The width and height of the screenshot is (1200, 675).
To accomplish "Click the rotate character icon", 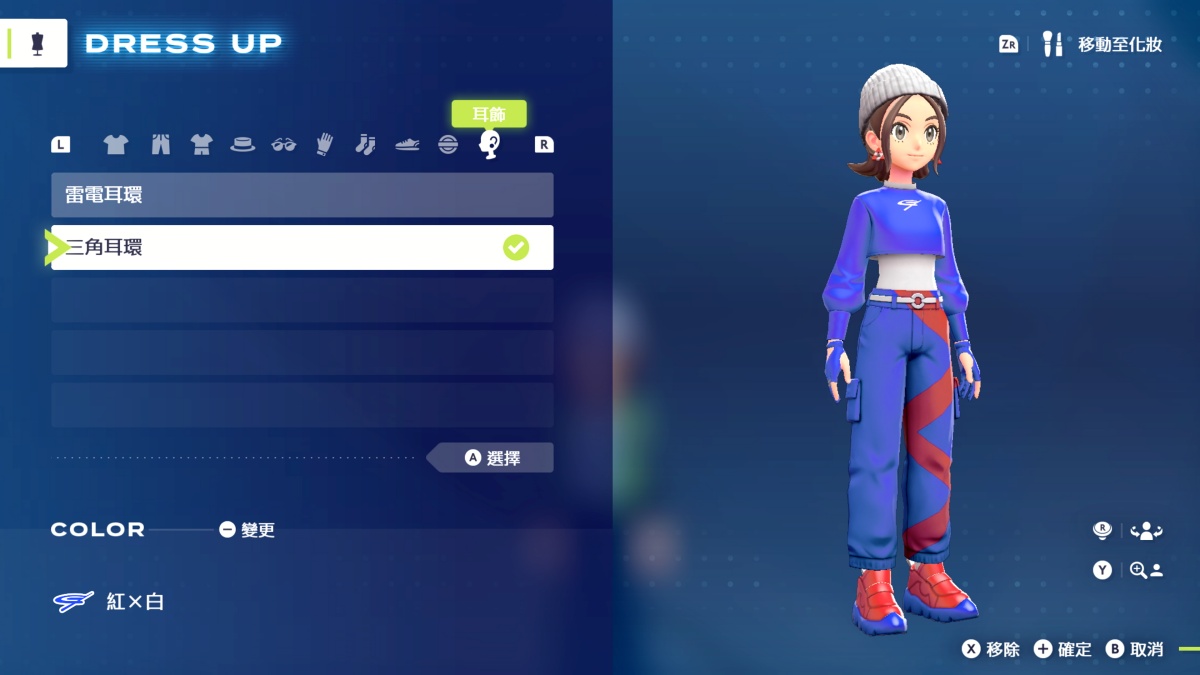I will click(x=1146, y=531).
